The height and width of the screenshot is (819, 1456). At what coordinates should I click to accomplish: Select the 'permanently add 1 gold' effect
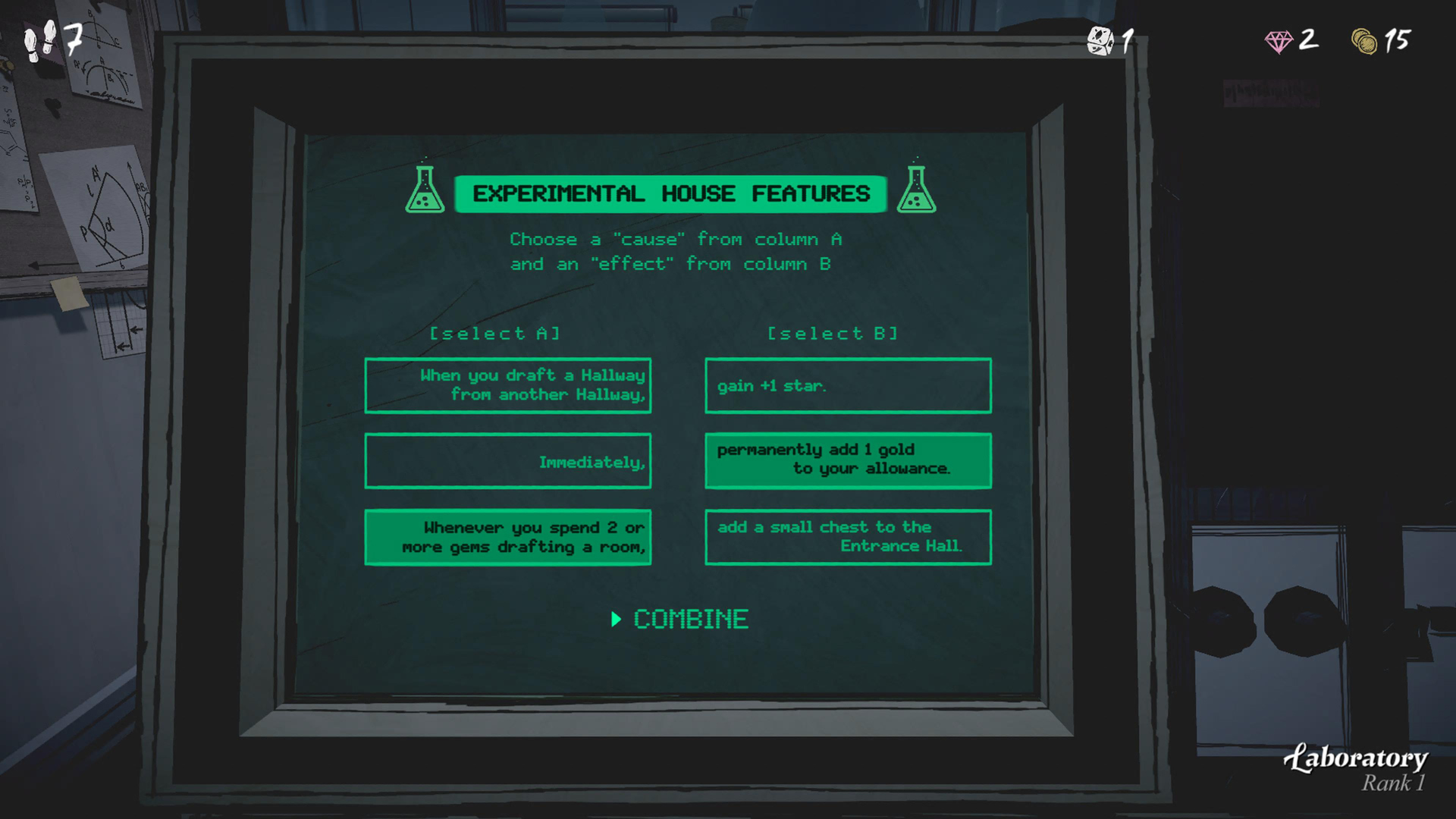[848, 460]
